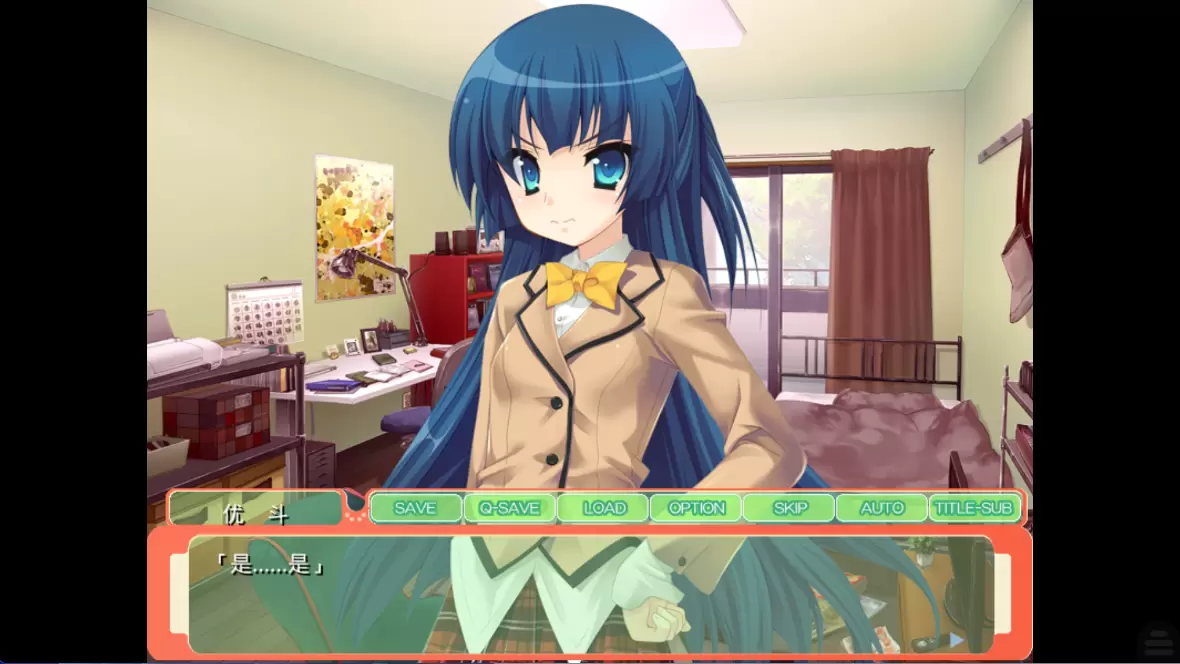Open the OPTION settings
Viewport: 1180px width, 664px height.
pos(696,508)
